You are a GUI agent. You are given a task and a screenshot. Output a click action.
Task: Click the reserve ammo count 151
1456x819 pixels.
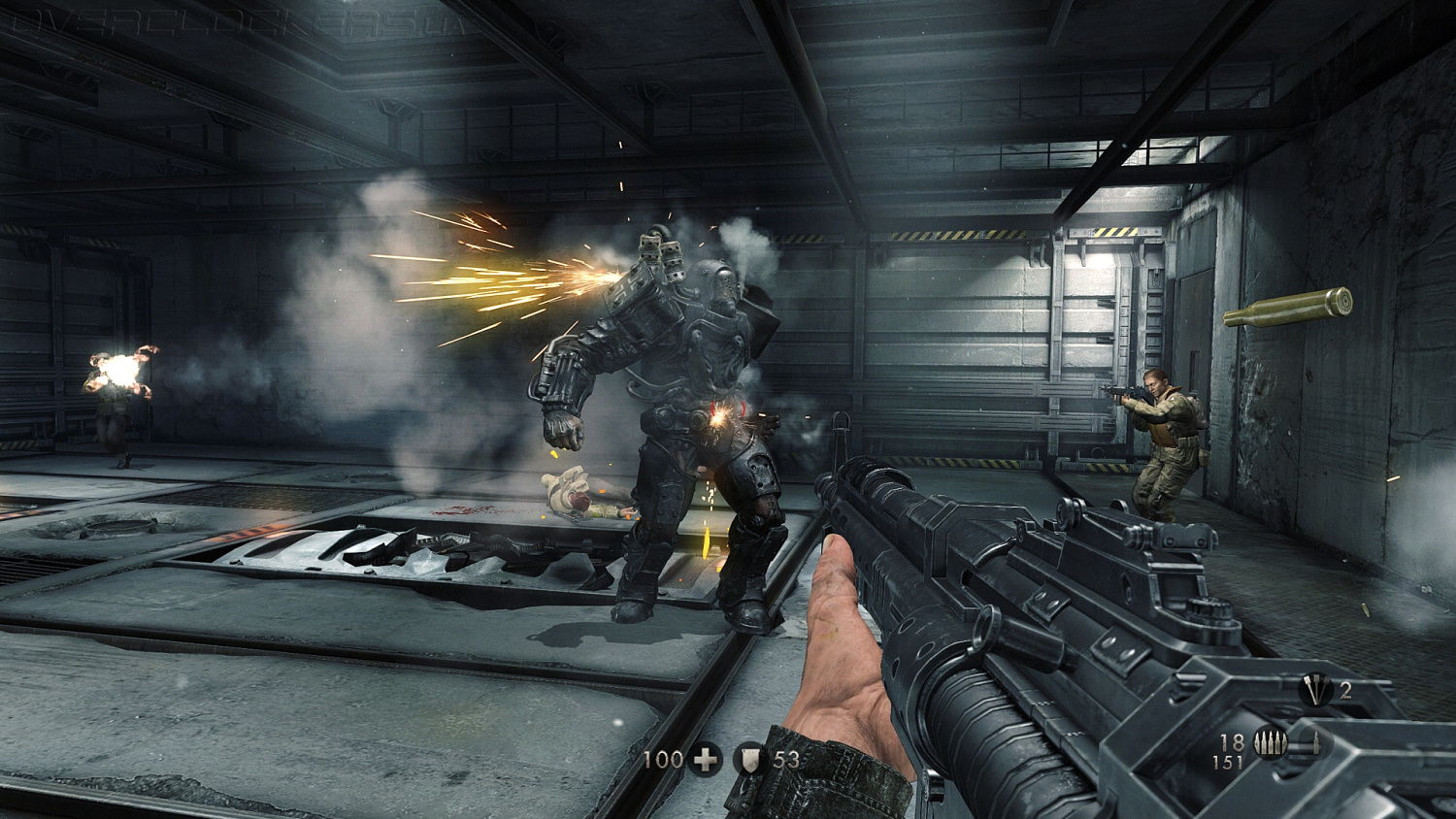click(x=1230, y=763)
